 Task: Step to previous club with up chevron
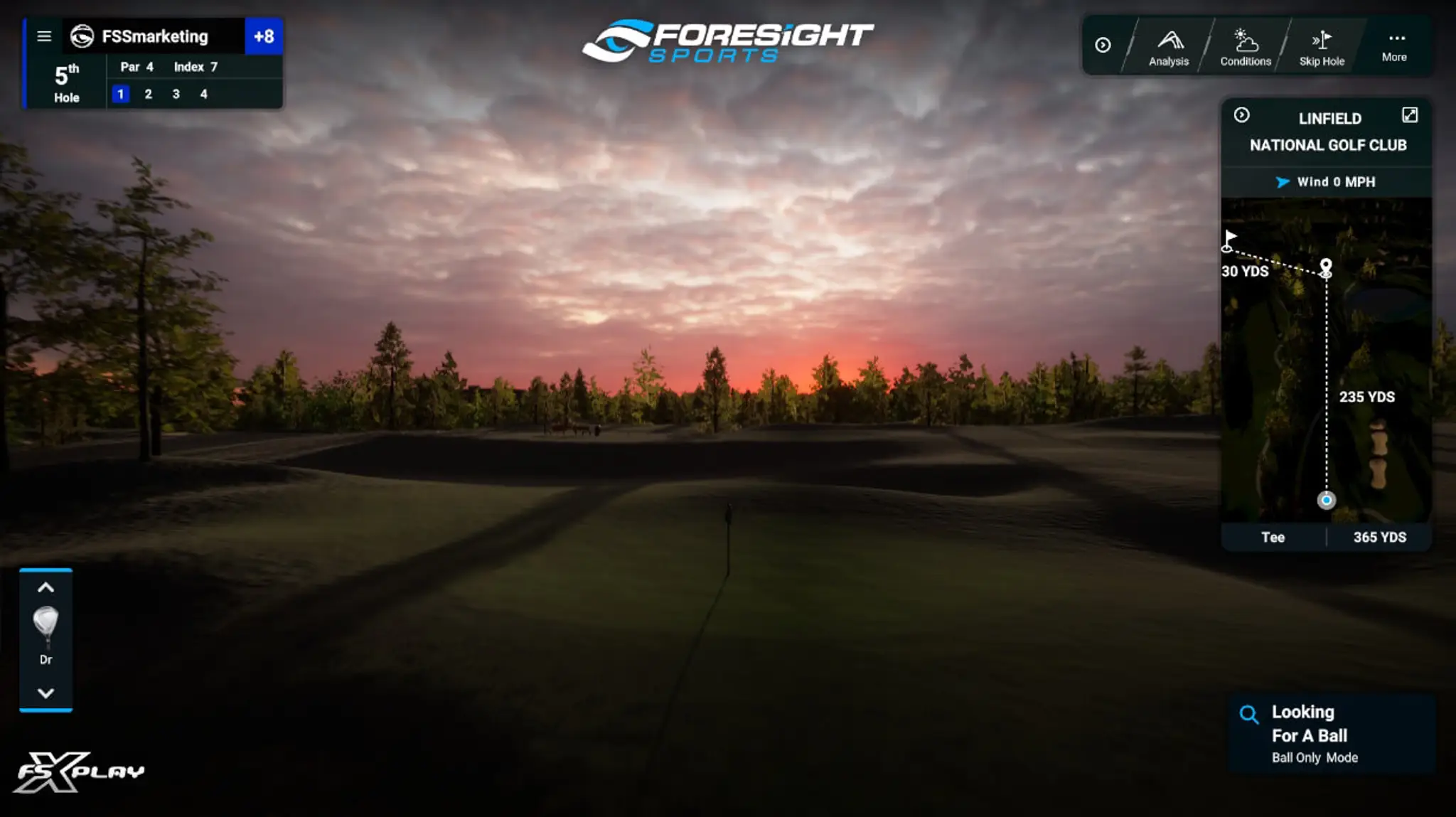[x=45, y=587]
